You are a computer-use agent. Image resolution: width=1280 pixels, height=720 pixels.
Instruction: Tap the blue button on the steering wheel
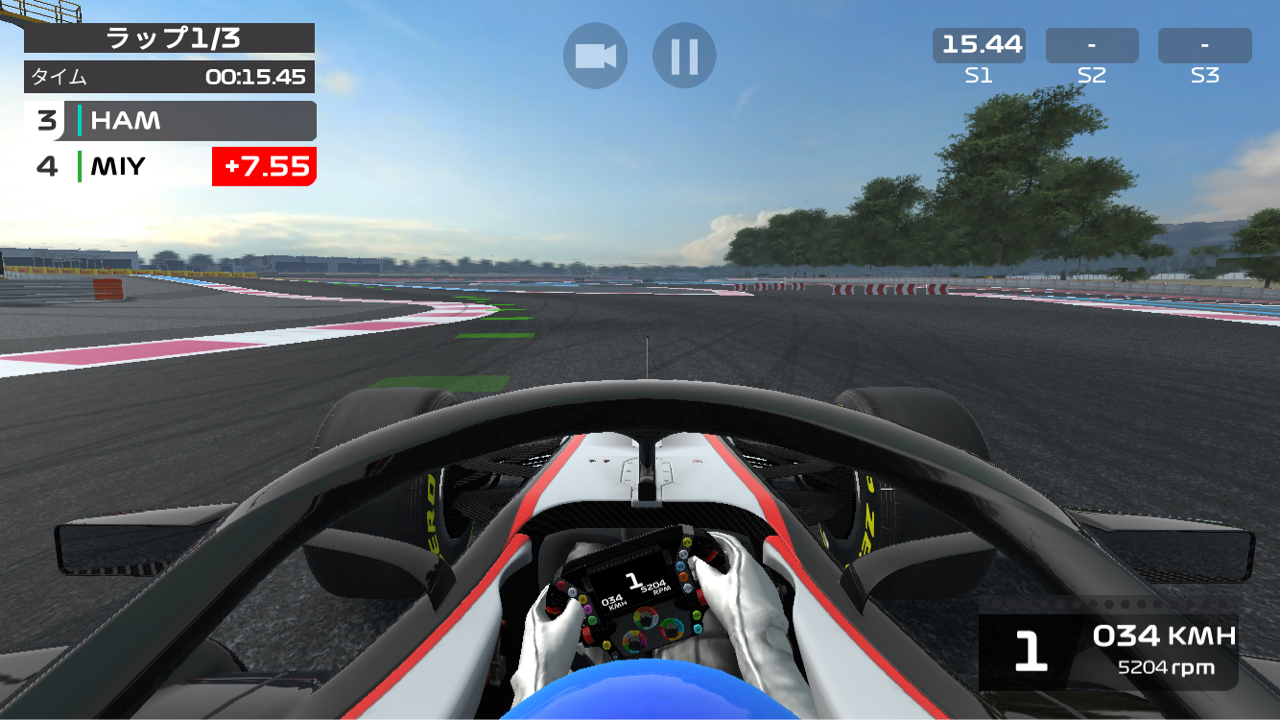pos(681,565)
